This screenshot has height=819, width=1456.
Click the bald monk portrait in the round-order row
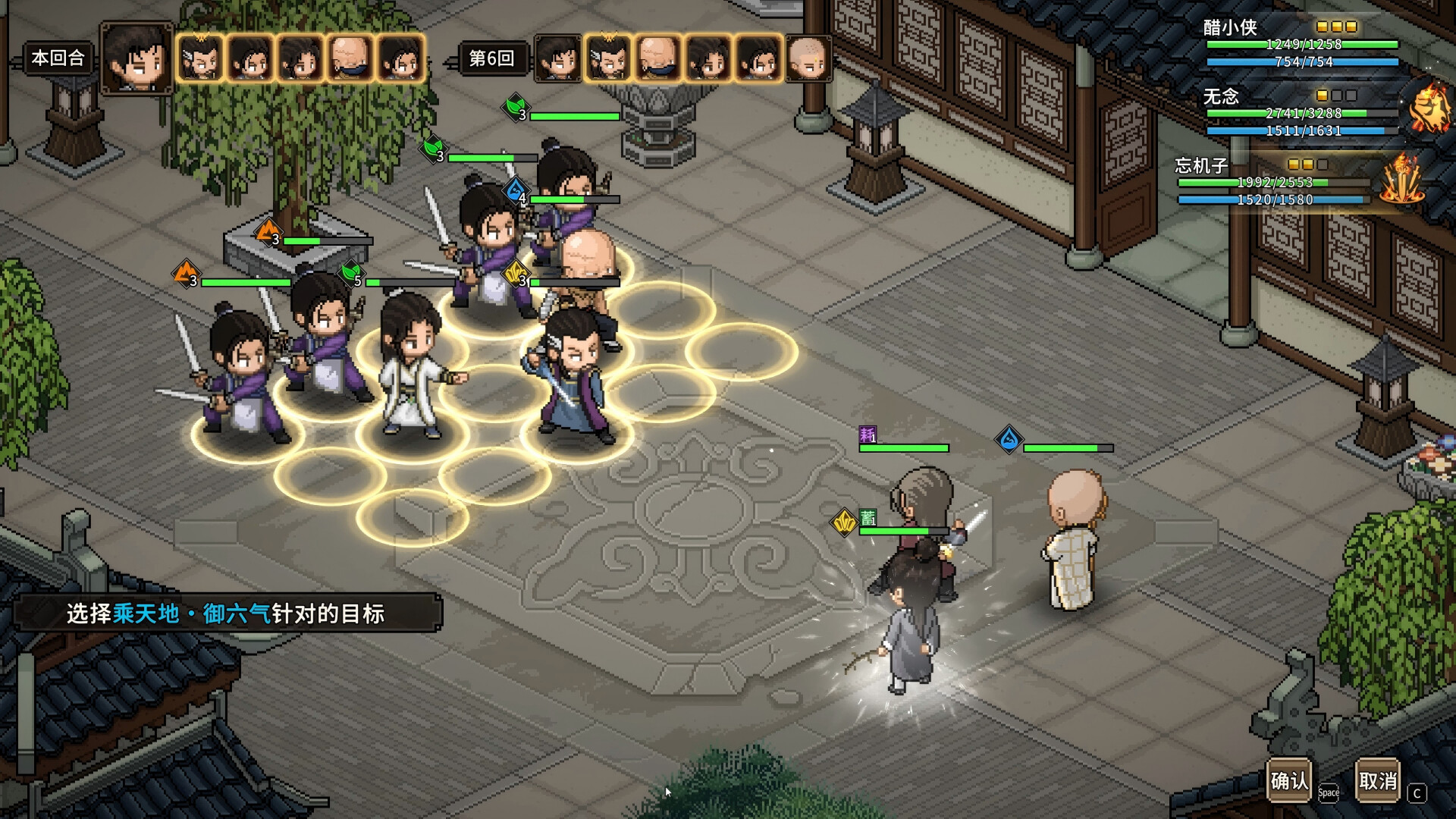pyautogui.click(x=657, y=58)
